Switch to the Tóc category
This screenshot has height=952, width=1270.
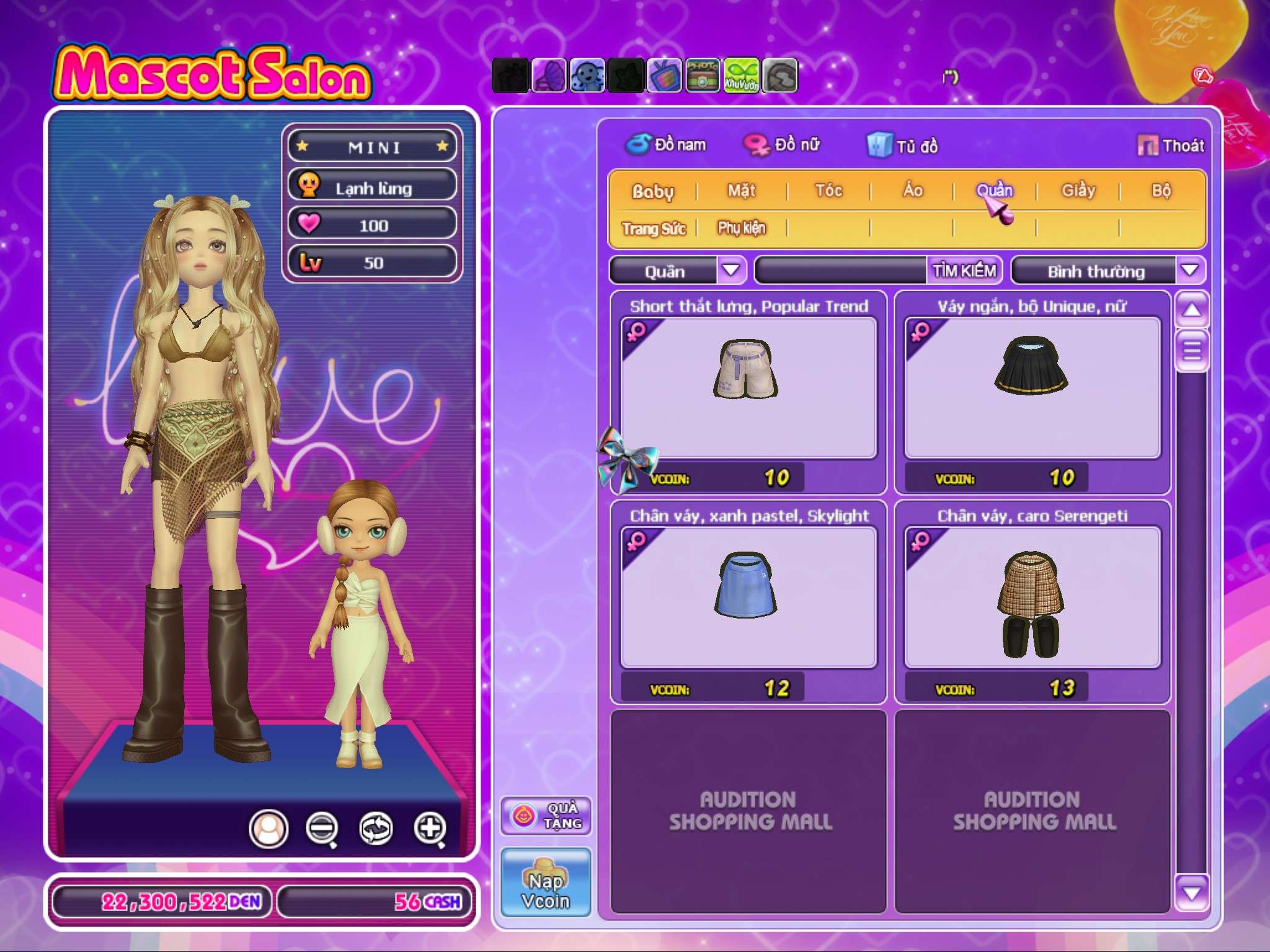click(828, 191)
